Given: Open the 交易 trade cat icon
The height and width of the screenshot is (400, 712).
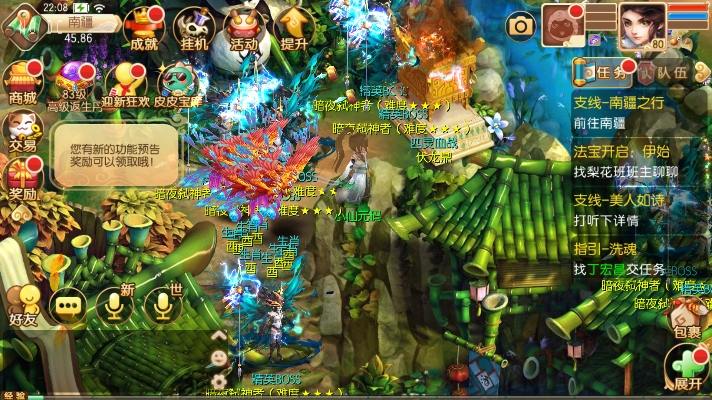Looking at the screenshot, I should [x=22, y=130].
